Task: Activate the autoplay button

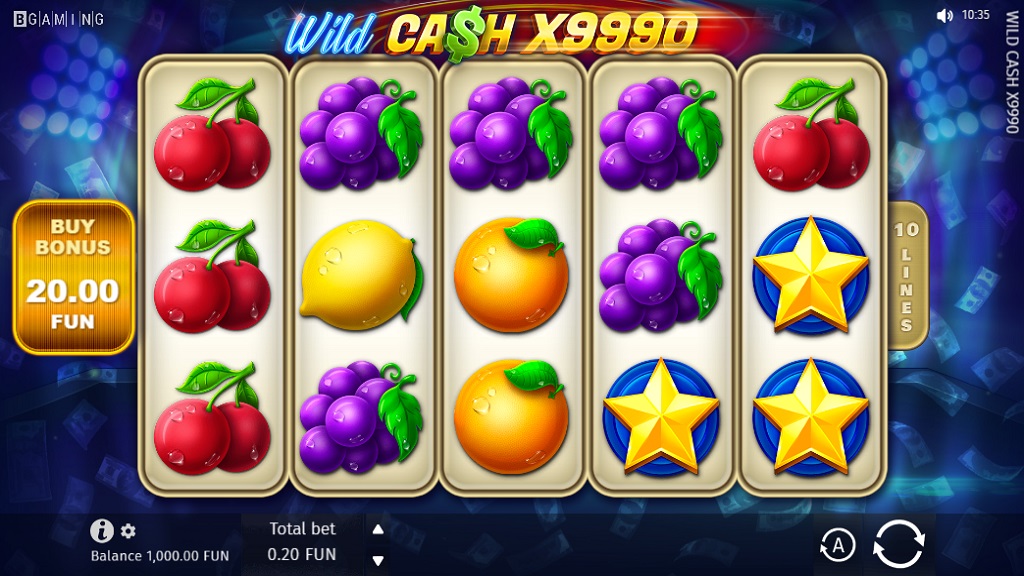Action: pos(838,545)
